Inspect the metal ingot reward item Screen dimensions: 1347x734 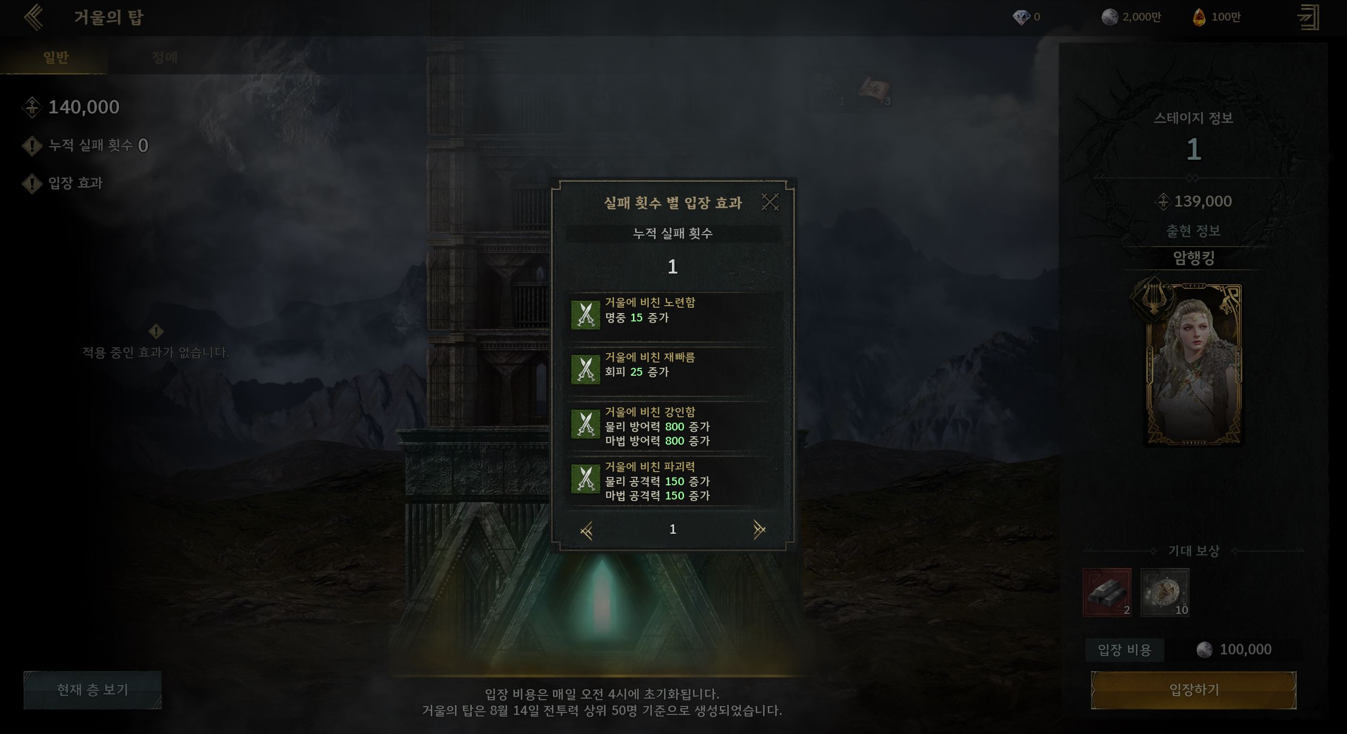tap(1107, 592)
